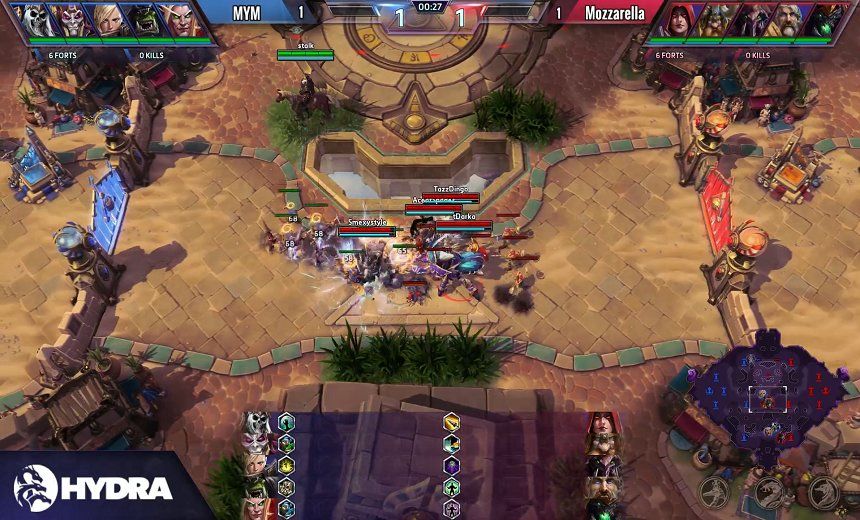Image resolution: width=860 pixels, height=520 pixels.
Task: Click the HYDRA logo overlay
Action: 95,487
